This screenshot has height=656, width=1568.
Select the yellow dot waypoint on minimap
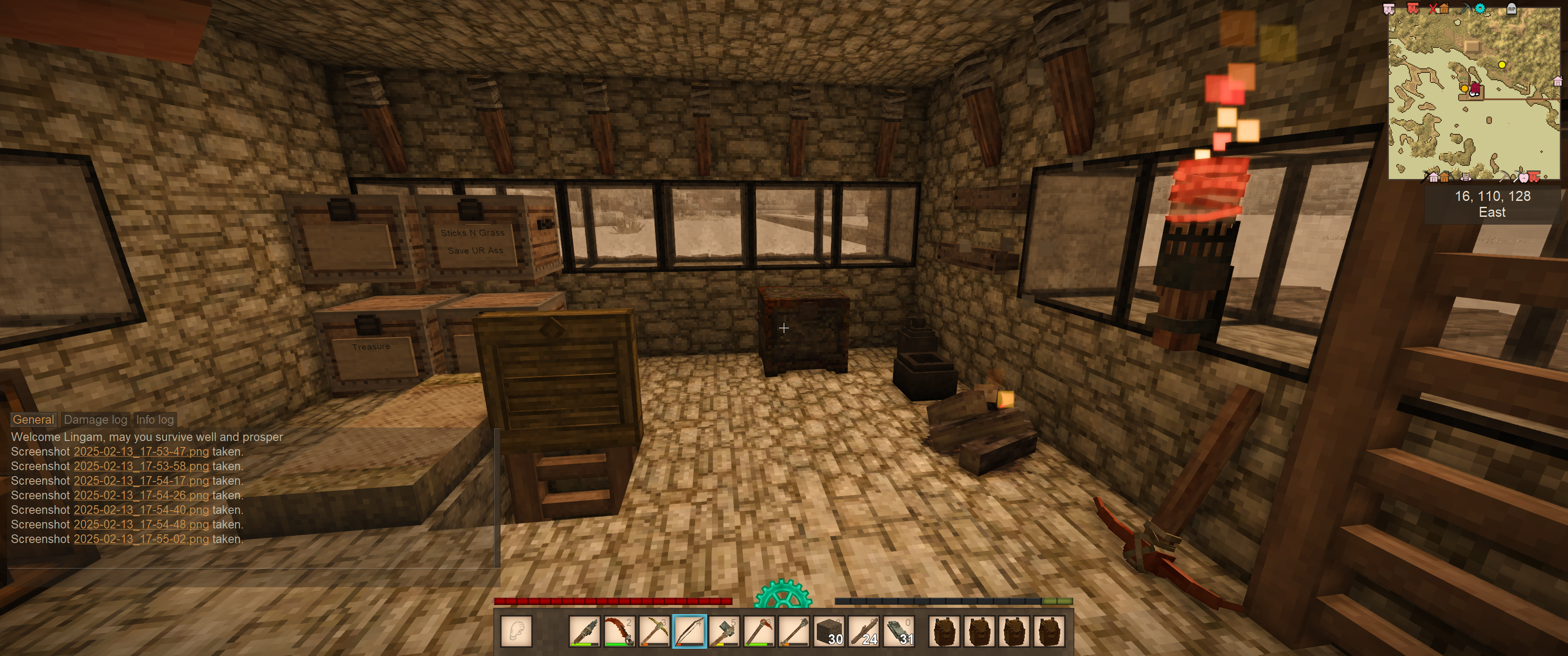(x=1501, y=65)
